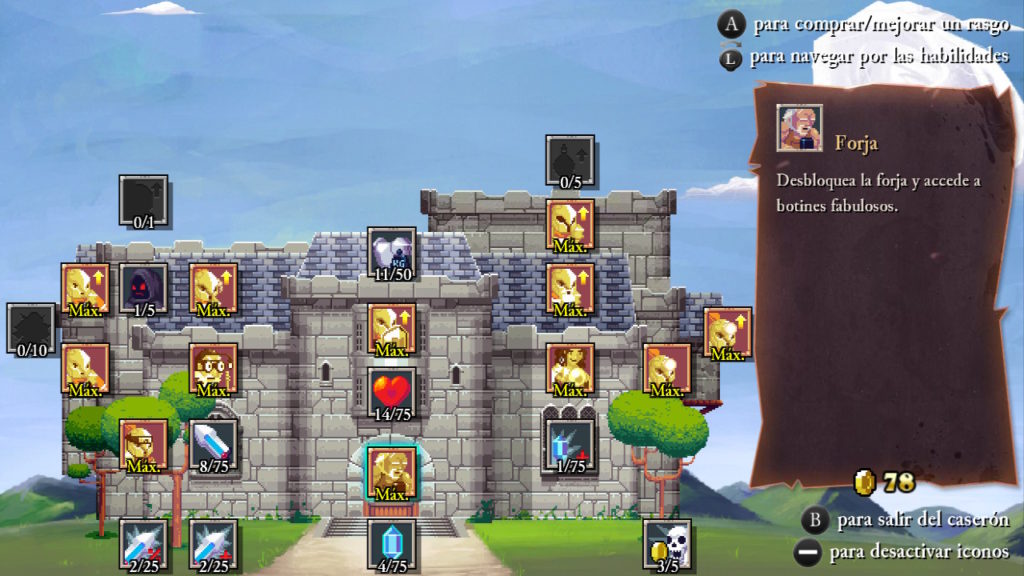Choose the locked skill showing 0/5
This screenshot has height=576, width=1024.
click(x=570, y=160)
